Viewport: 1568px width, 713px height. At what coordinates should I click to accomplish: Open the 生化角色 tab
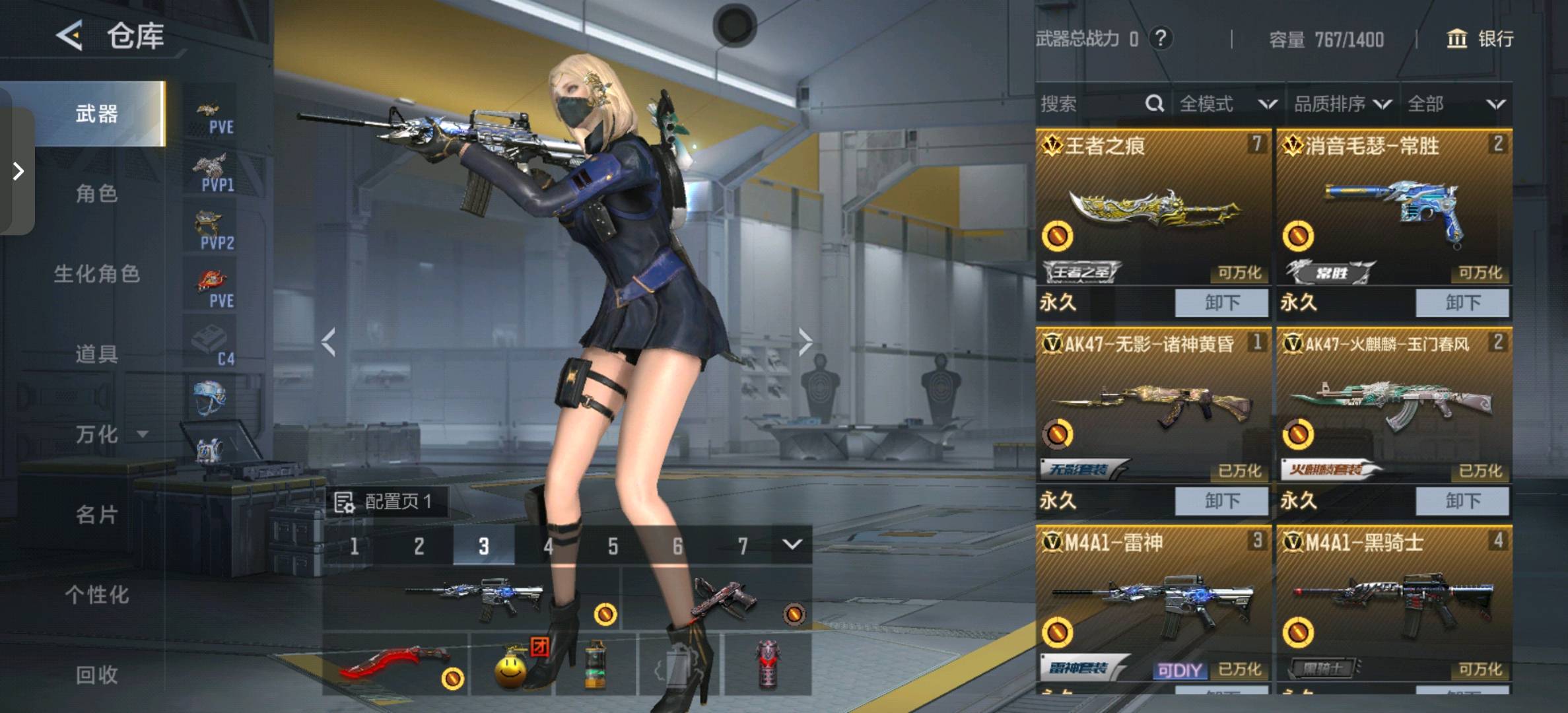[x=96, y=274]
